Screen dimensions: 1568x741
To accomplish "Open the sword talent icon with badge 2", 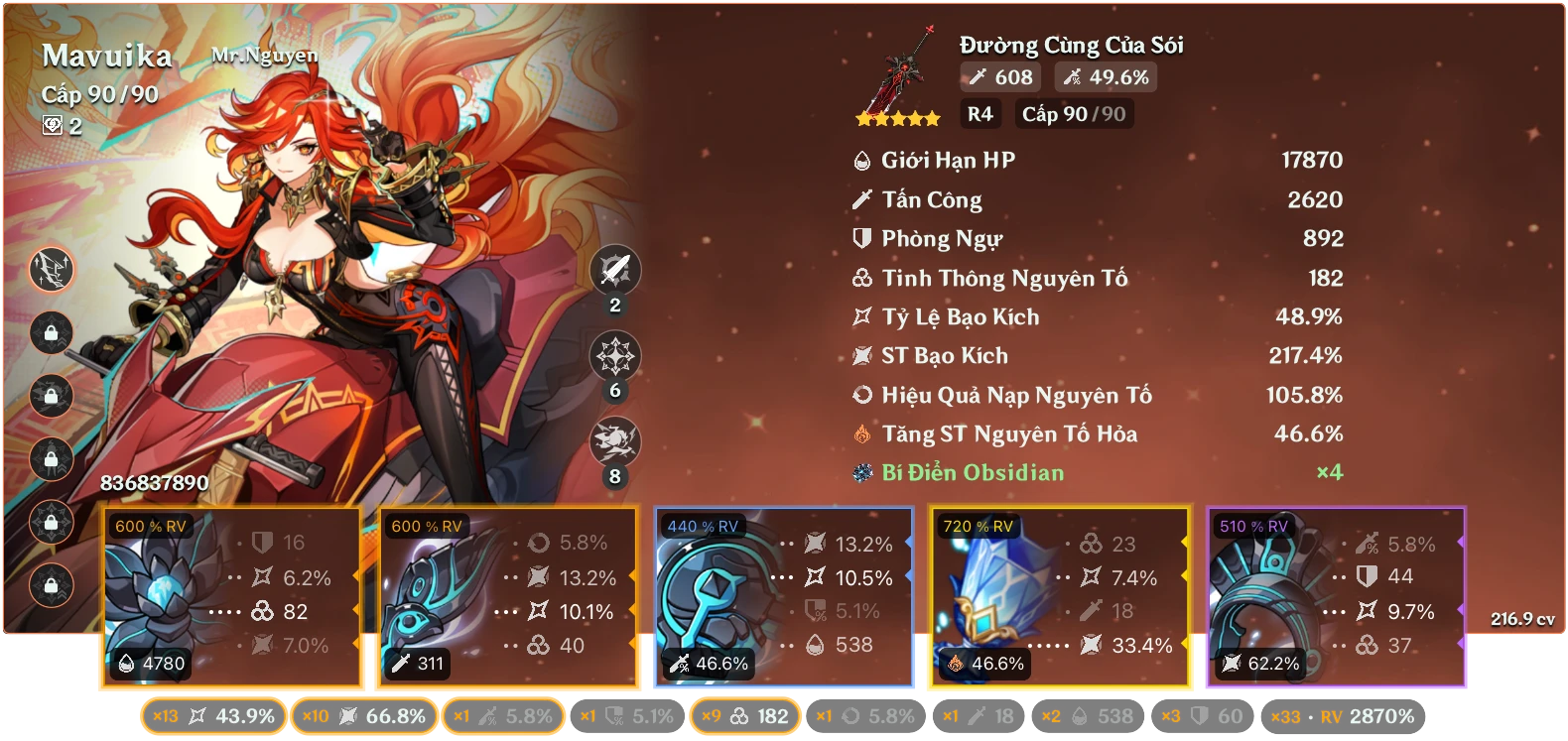I will coord(614,271).
